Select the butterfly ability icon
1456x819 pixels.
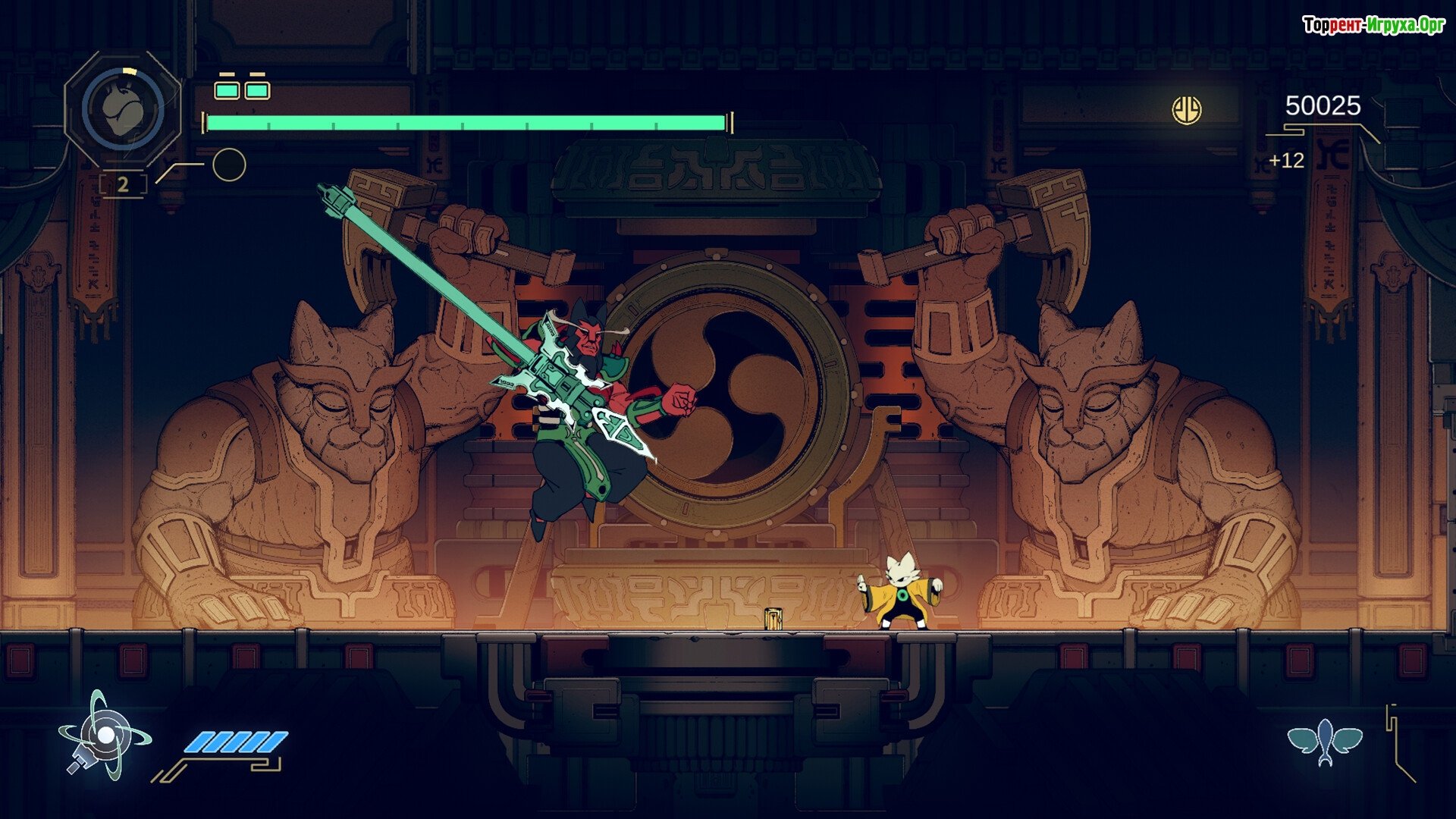click(1325, 741)
